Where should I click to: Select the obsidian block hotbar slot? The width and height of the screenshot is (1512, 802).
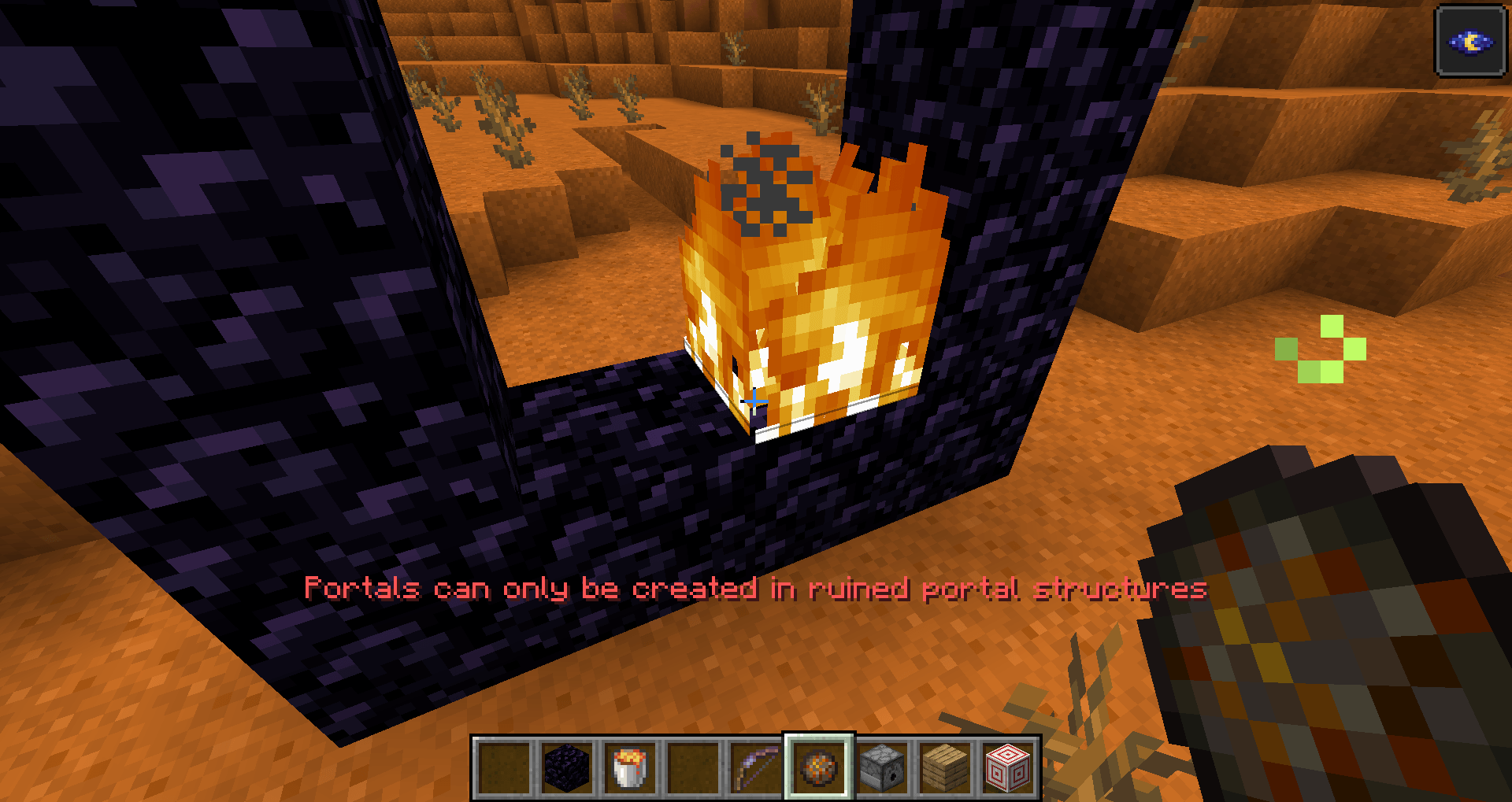click(x=567, y=767)
